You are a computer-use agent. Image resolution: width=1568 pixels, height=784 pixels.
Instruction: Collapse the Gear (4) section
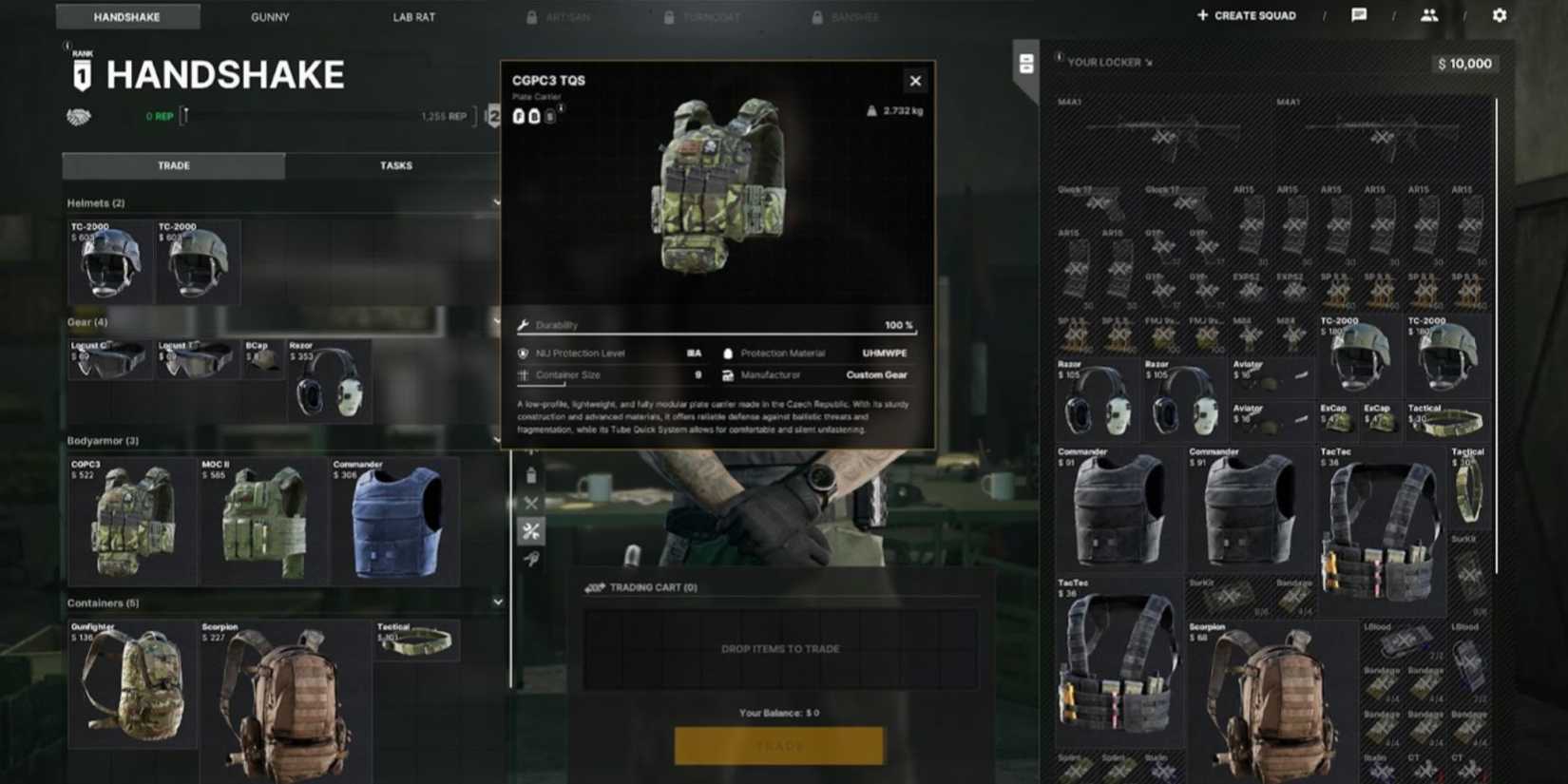[498, 319]
